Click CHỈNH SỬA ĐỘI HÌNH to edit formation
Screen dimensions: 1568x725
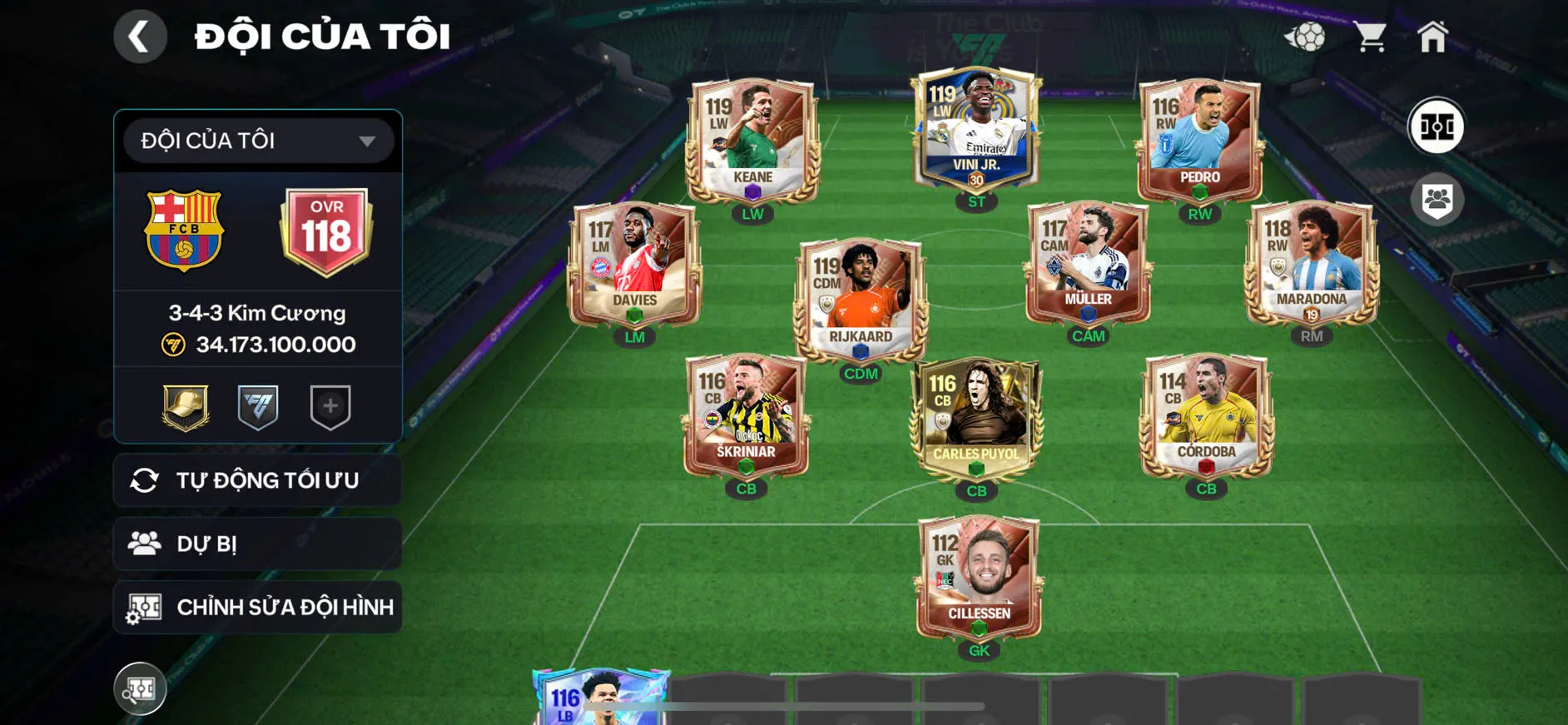pos(256,607)
